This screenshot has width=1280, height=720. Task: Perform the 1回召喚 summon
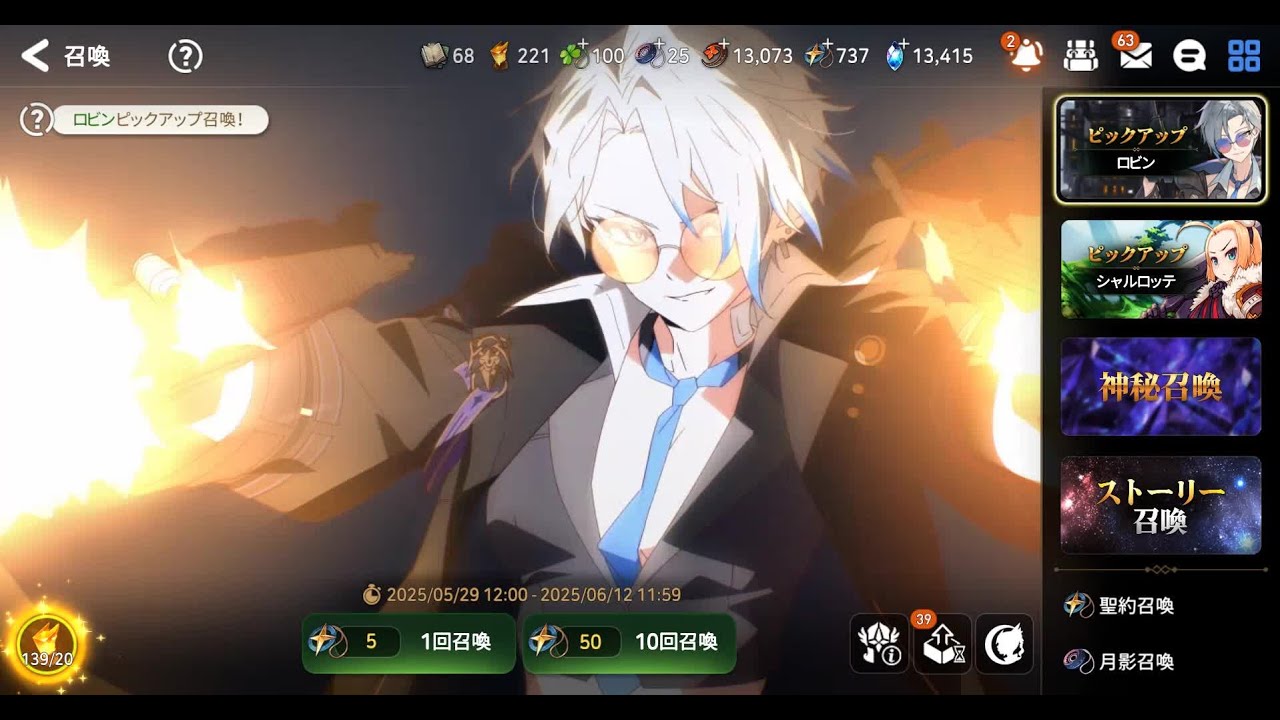pos(408,642)
